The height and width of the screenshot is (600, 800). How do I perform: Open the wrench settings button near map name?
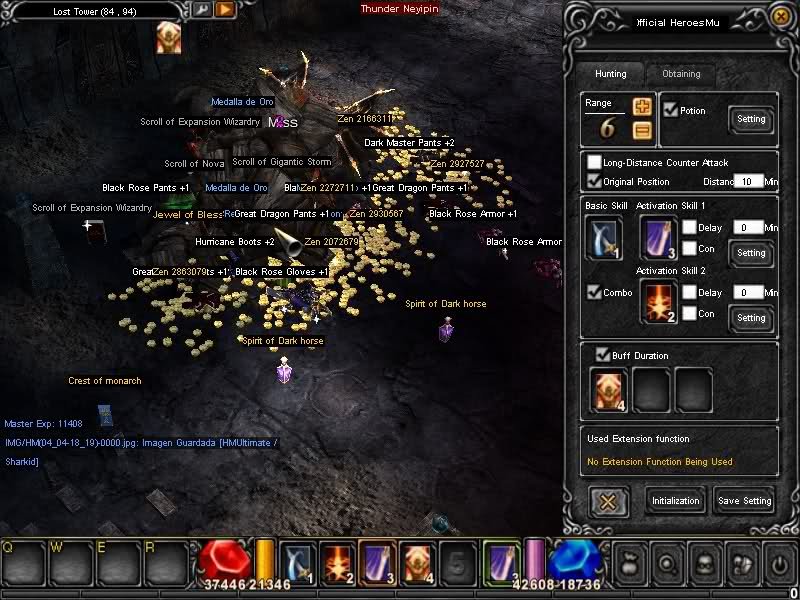tap(202, 10)
